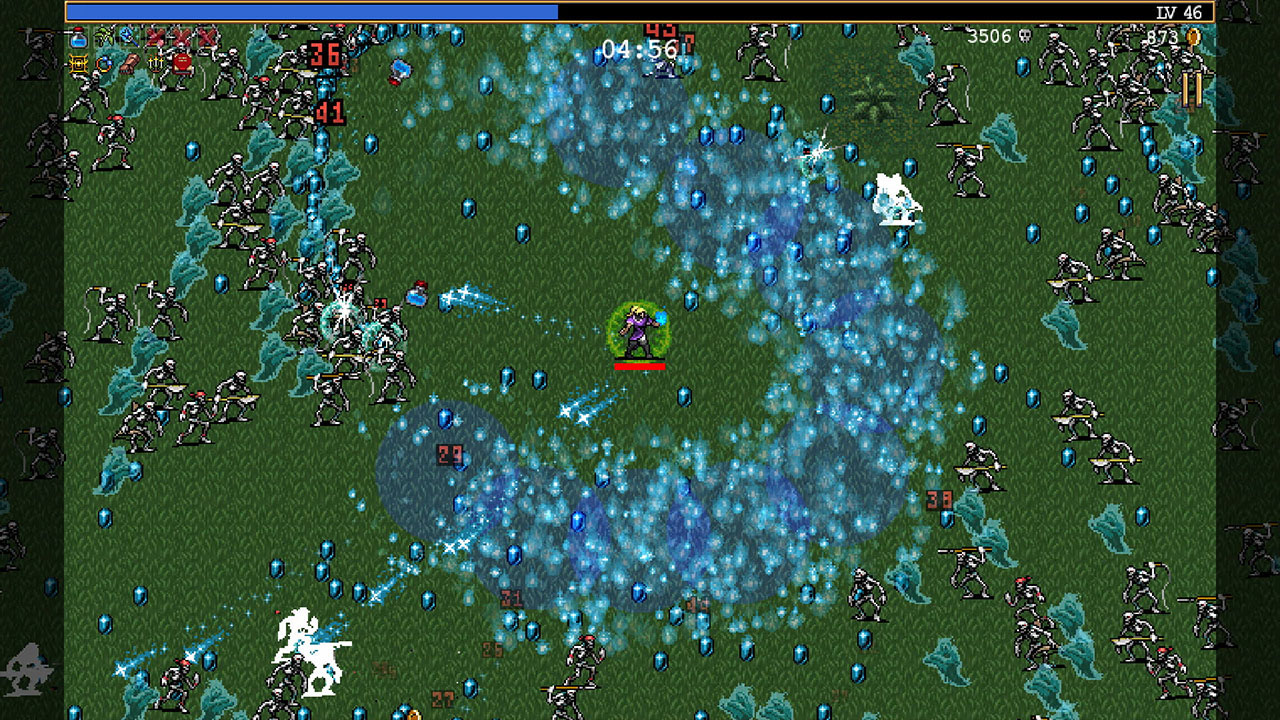
Task: Select the Santa Water bottle weapon icon
Action: [x=77, y=38]
